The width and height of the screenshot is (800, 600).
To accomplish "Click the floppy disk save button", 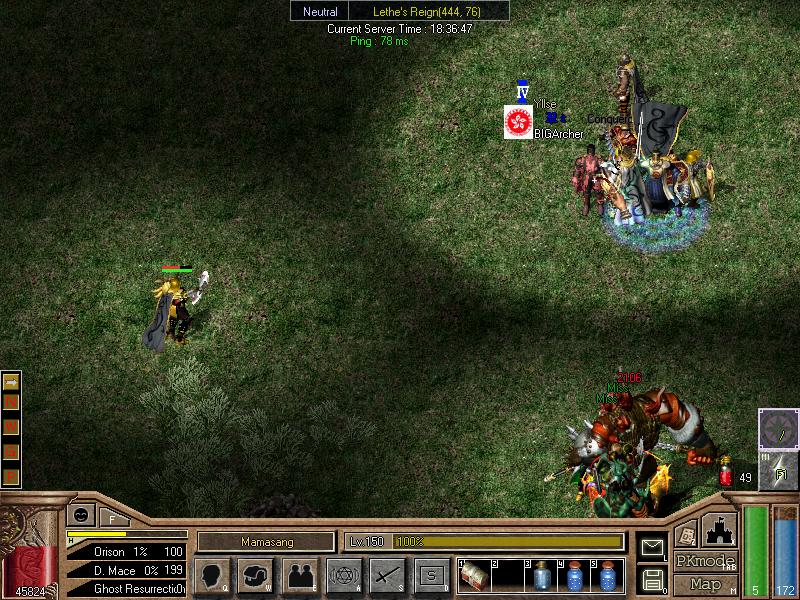I will 652,579.
